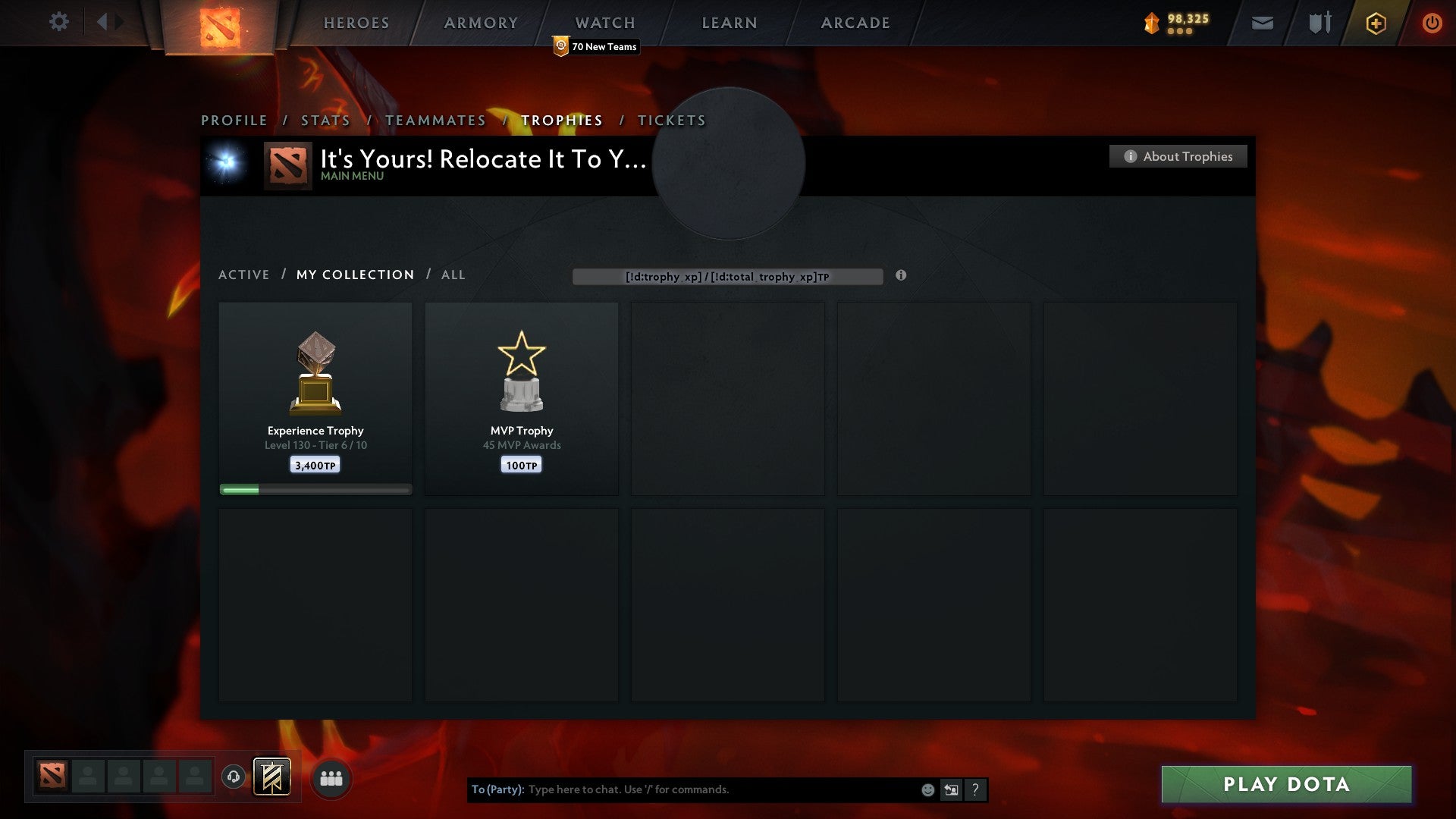1456x819 pixels.
Task: Open the 70 New Teams notification
Action: click(x=596, y=46)
